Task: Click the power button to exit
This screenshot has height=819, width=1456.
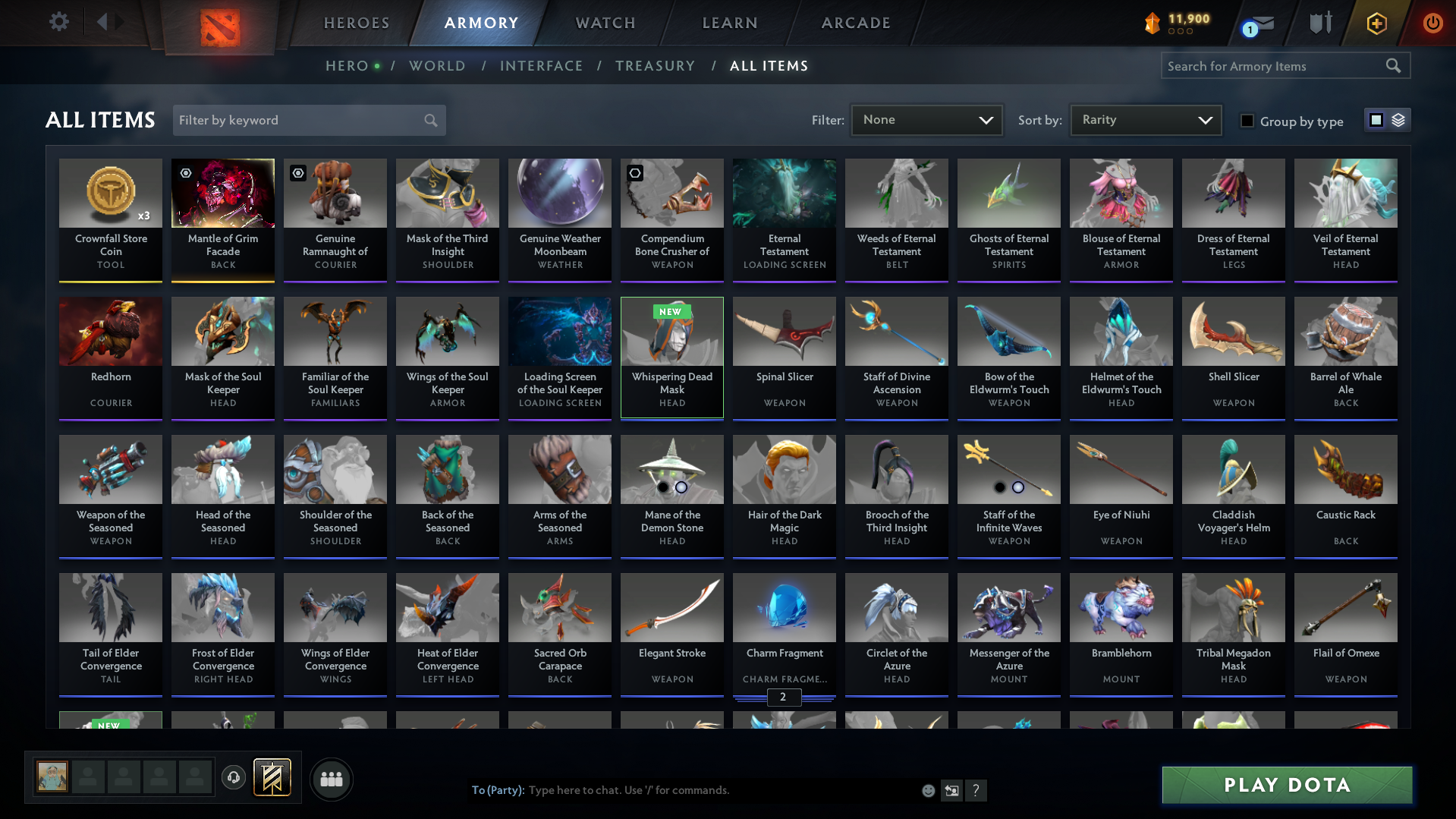Action: pyautogui.click(x=1432, y=23)
